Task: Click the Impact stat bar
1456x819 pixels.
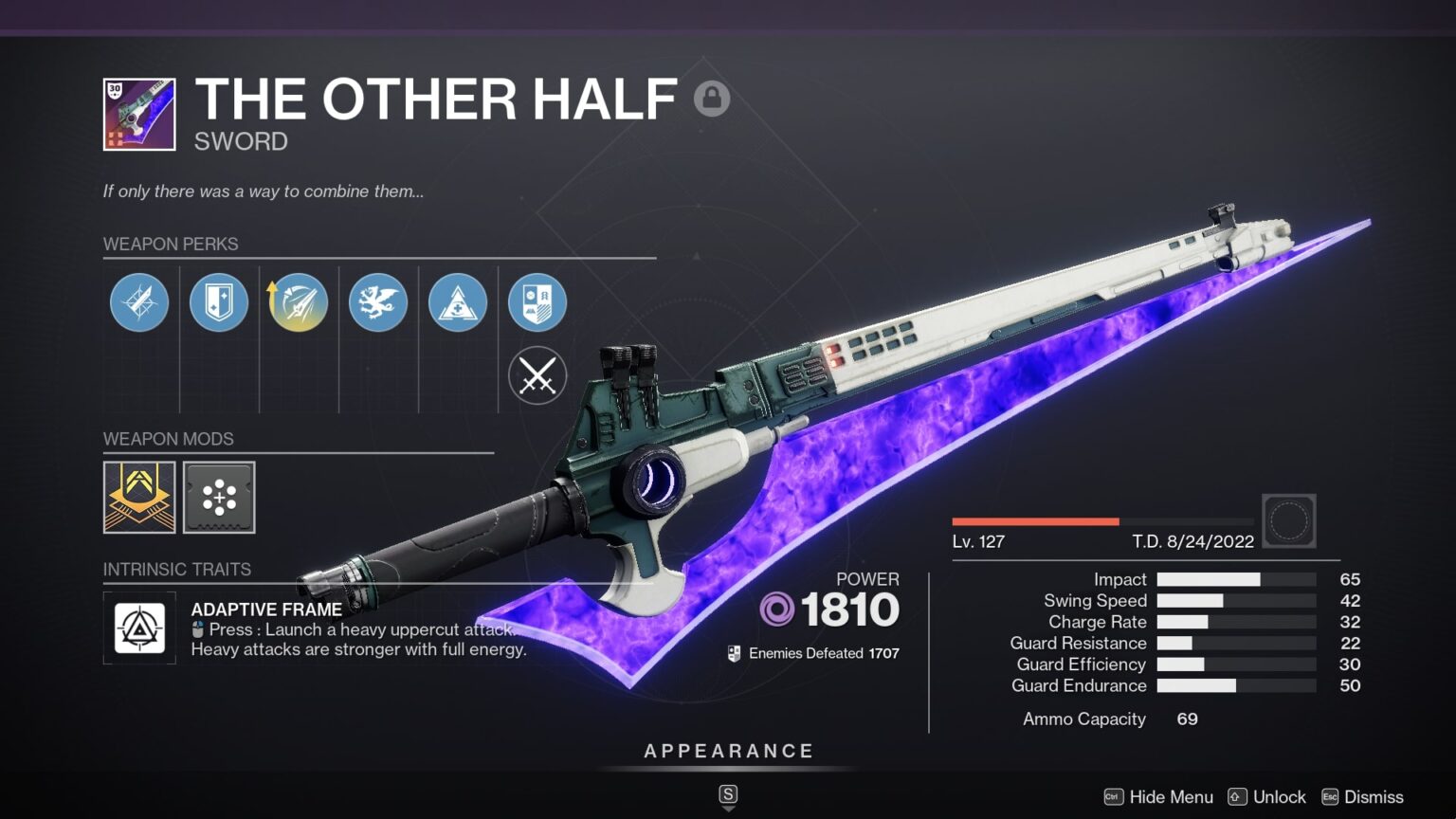Action: (1231, 579)
